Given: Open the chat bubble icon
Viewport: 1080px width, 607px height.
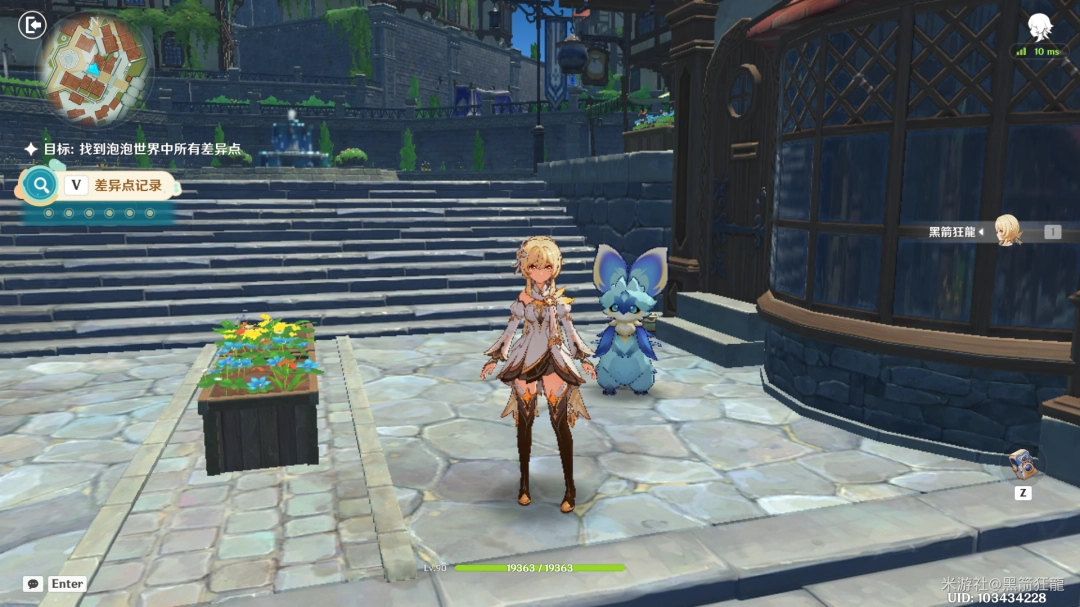Looking at the screenshot, I should [33, 584].
